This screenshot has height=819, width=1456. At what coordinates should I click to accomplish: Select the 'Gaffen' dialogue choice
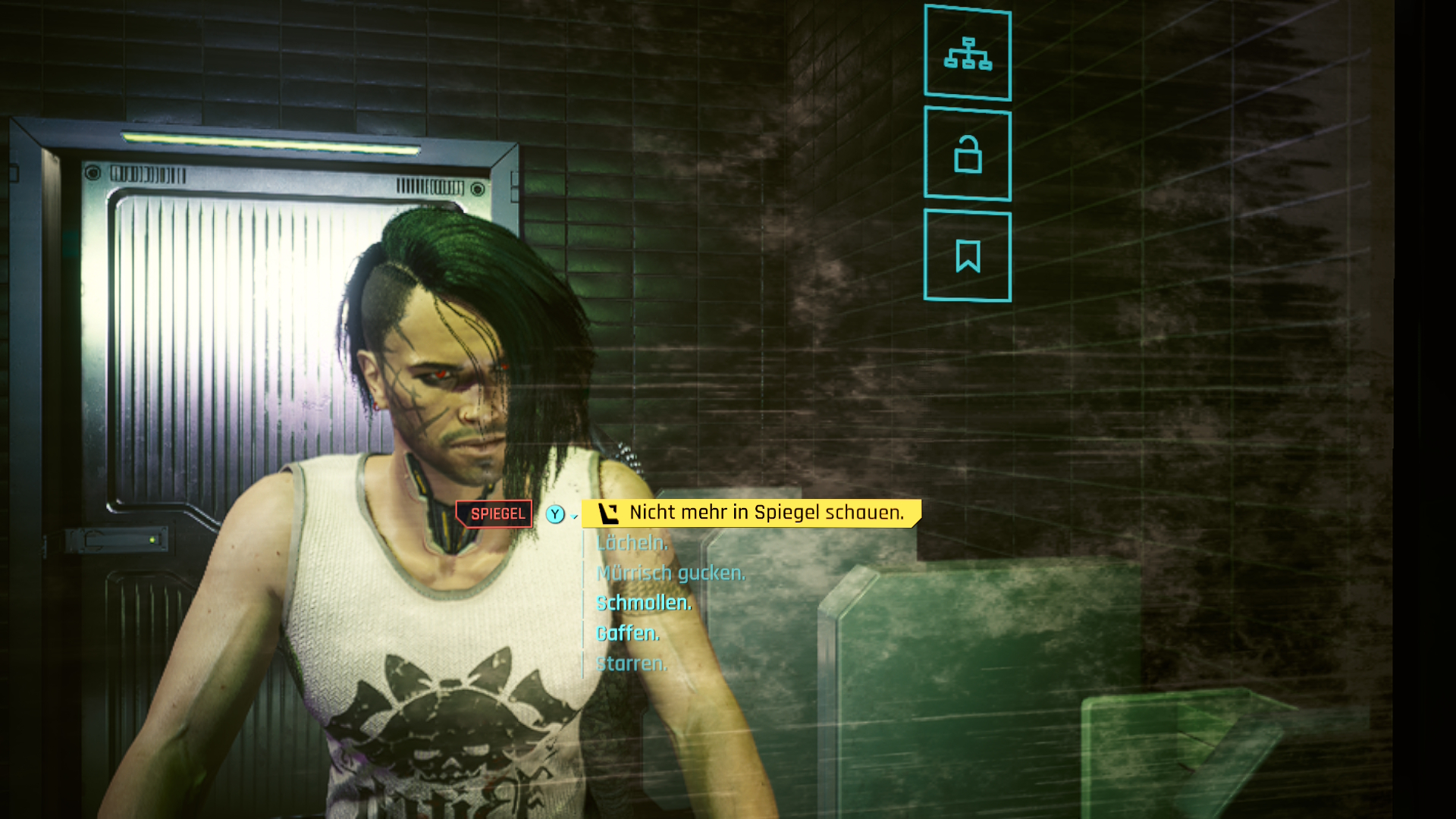click(627, 634)
